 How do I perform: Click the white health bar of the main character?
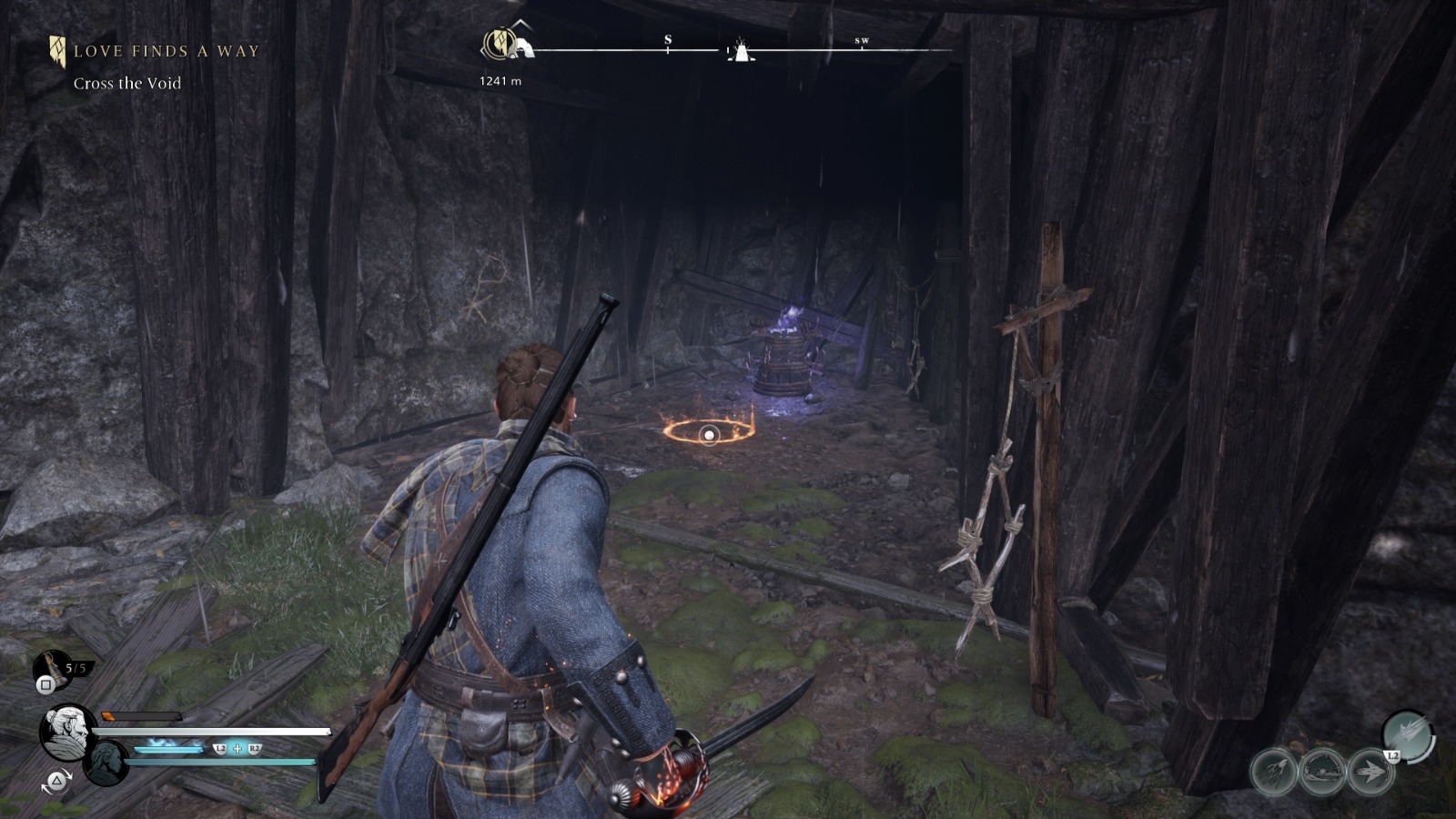click(209, 728)
